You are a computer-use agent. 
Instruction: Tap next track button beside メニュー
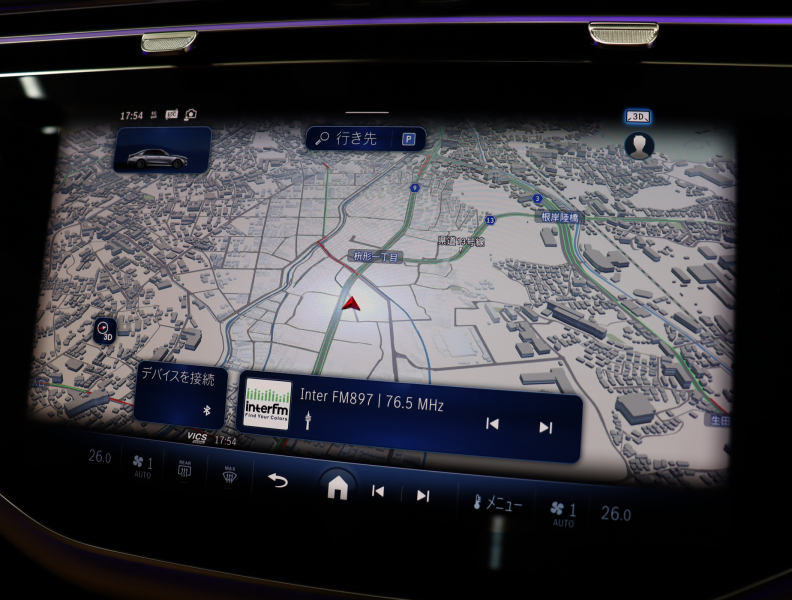pos(423,495)
